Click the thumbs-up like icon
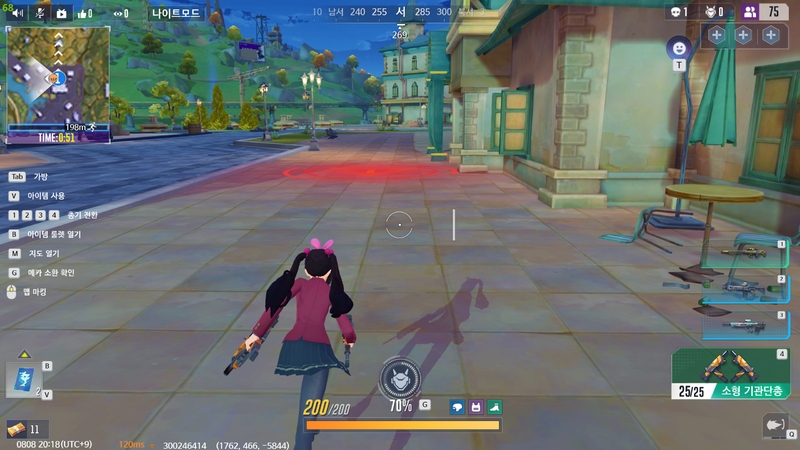This screenshot has width=800, height=450. point(85,14)
